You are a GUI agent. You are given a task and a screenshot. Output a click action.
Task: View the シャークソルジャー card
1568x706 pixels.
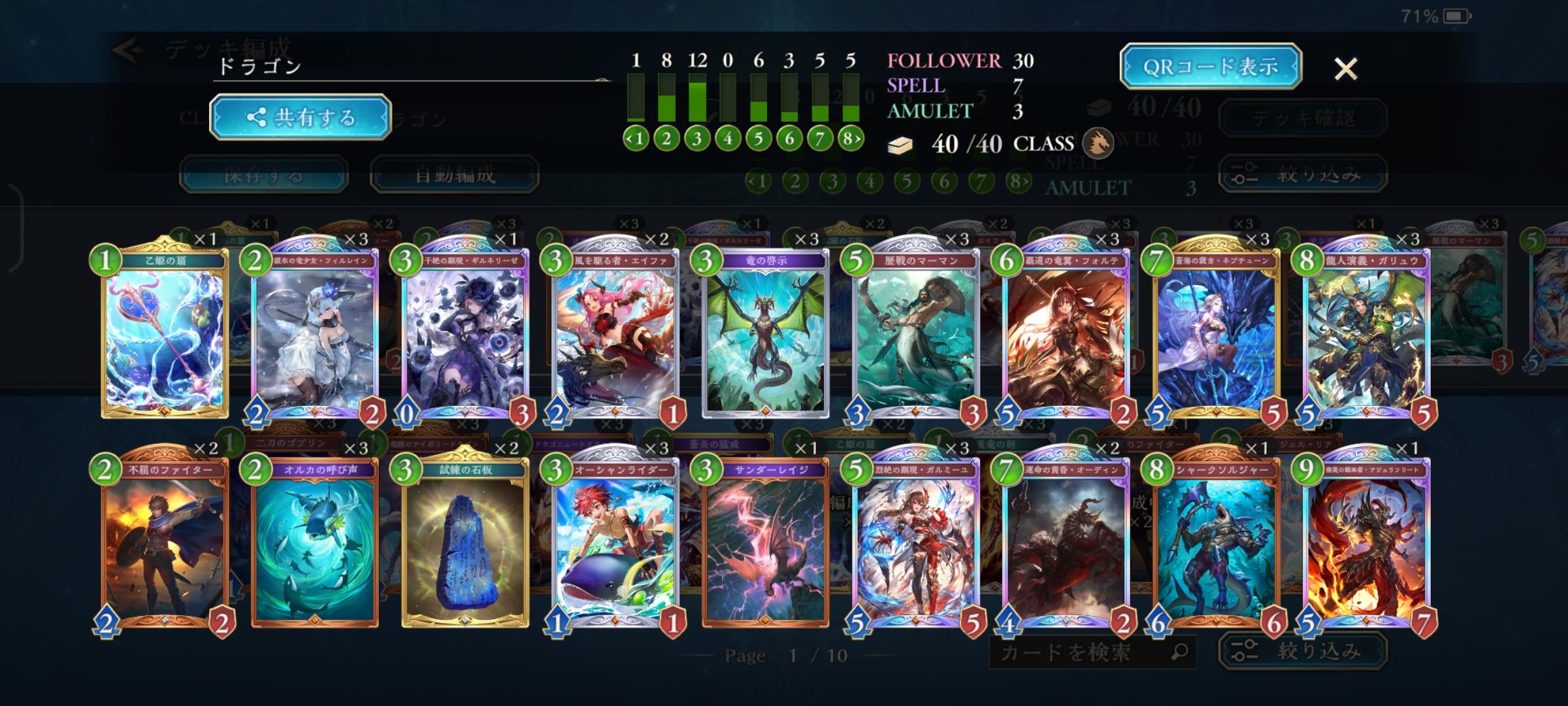tap(1217, 543)
